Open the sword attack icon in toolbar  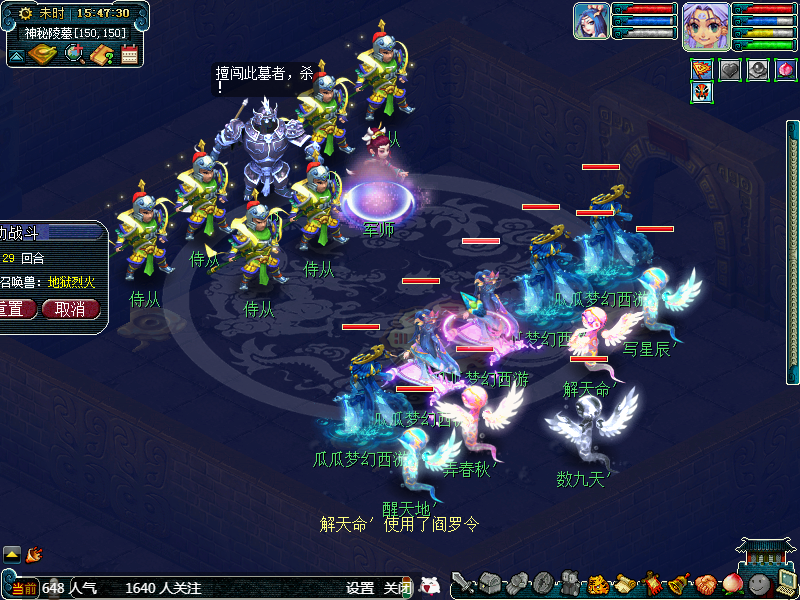[463, 584]
